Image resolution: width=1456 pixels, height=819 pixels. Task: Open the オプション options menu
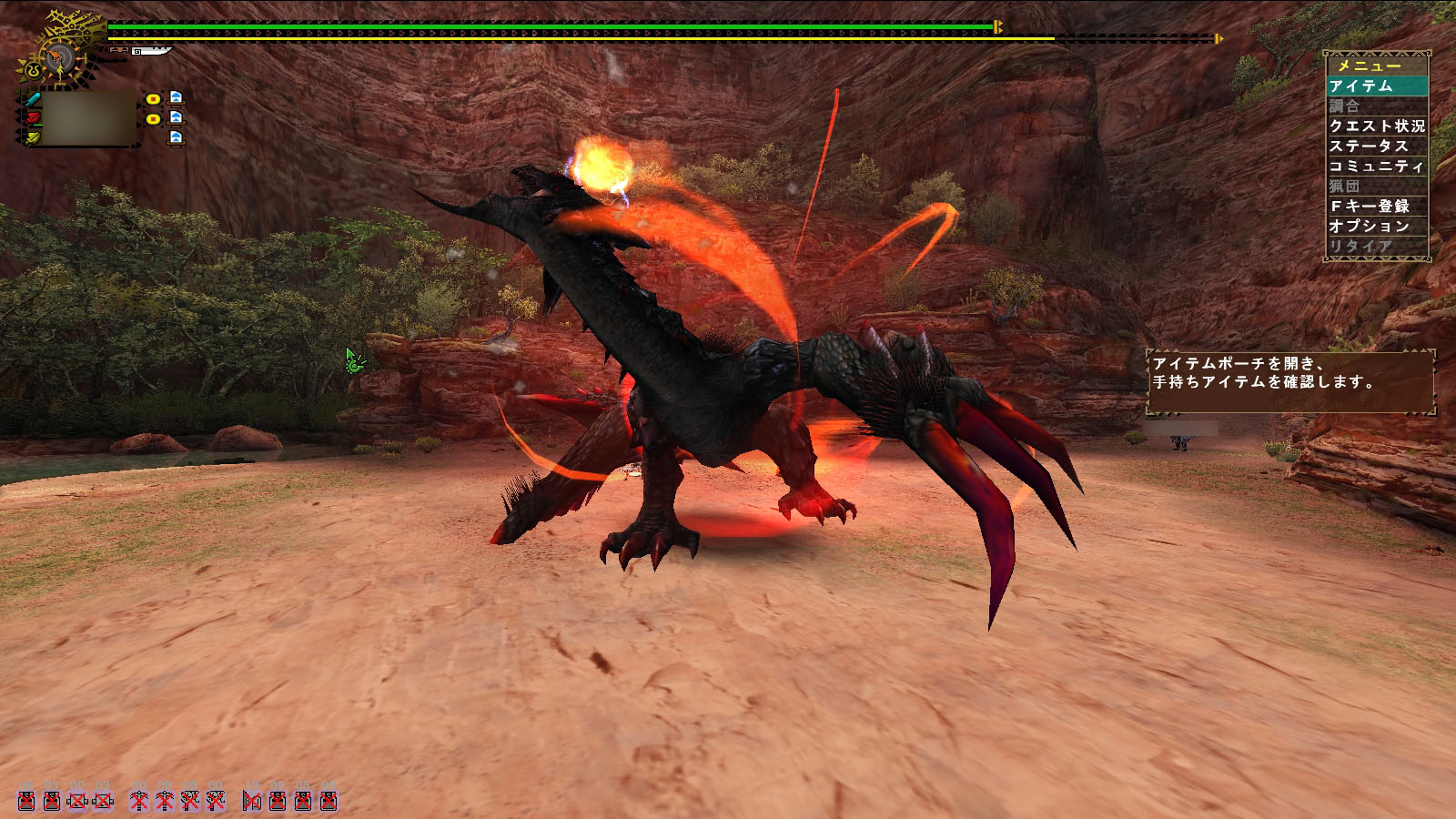[1376, 227]
